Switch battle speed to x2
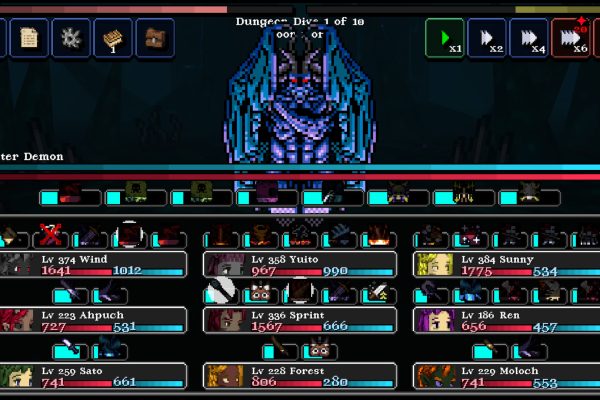This screenshot has height=400, width=600. (x=486, y=39)
